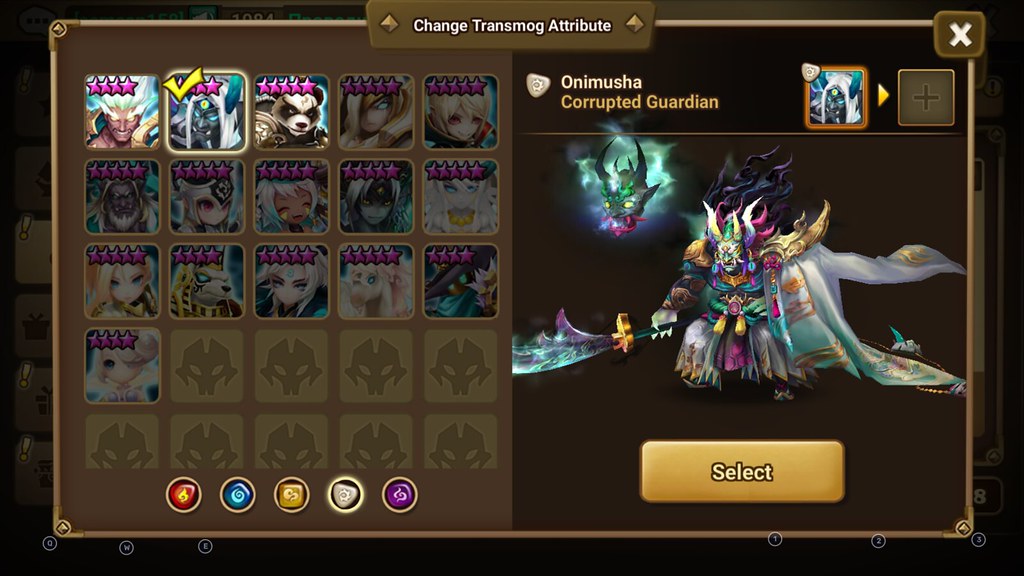This screenshot has height=576, width=1024.
Task: Switch to the fire attribute filter
Action: point(184,494)
